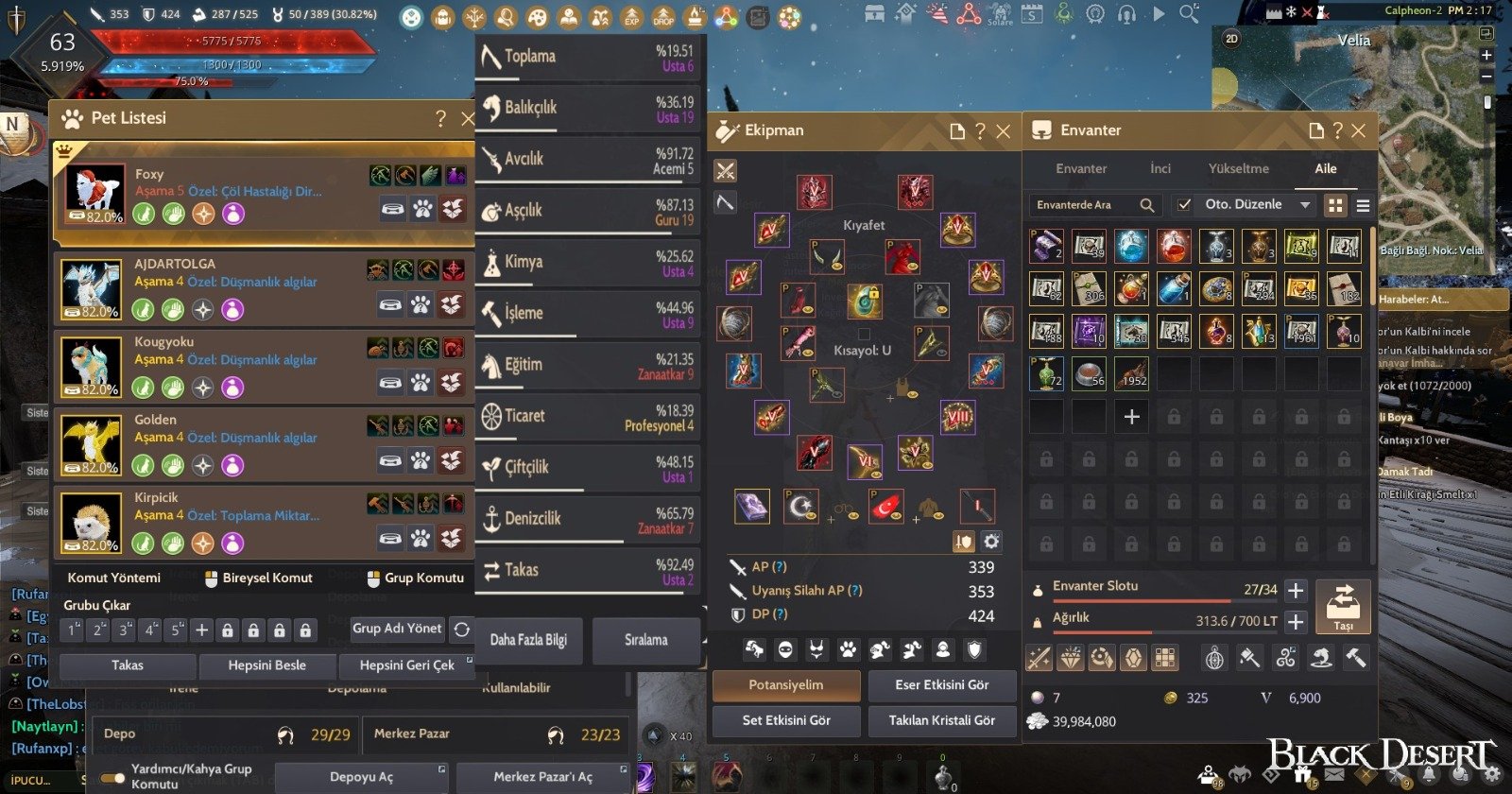This screenshot has width=1512, height=794.
Task: Open the dye bucket icon below the inventory
Action: point(1249,659)
